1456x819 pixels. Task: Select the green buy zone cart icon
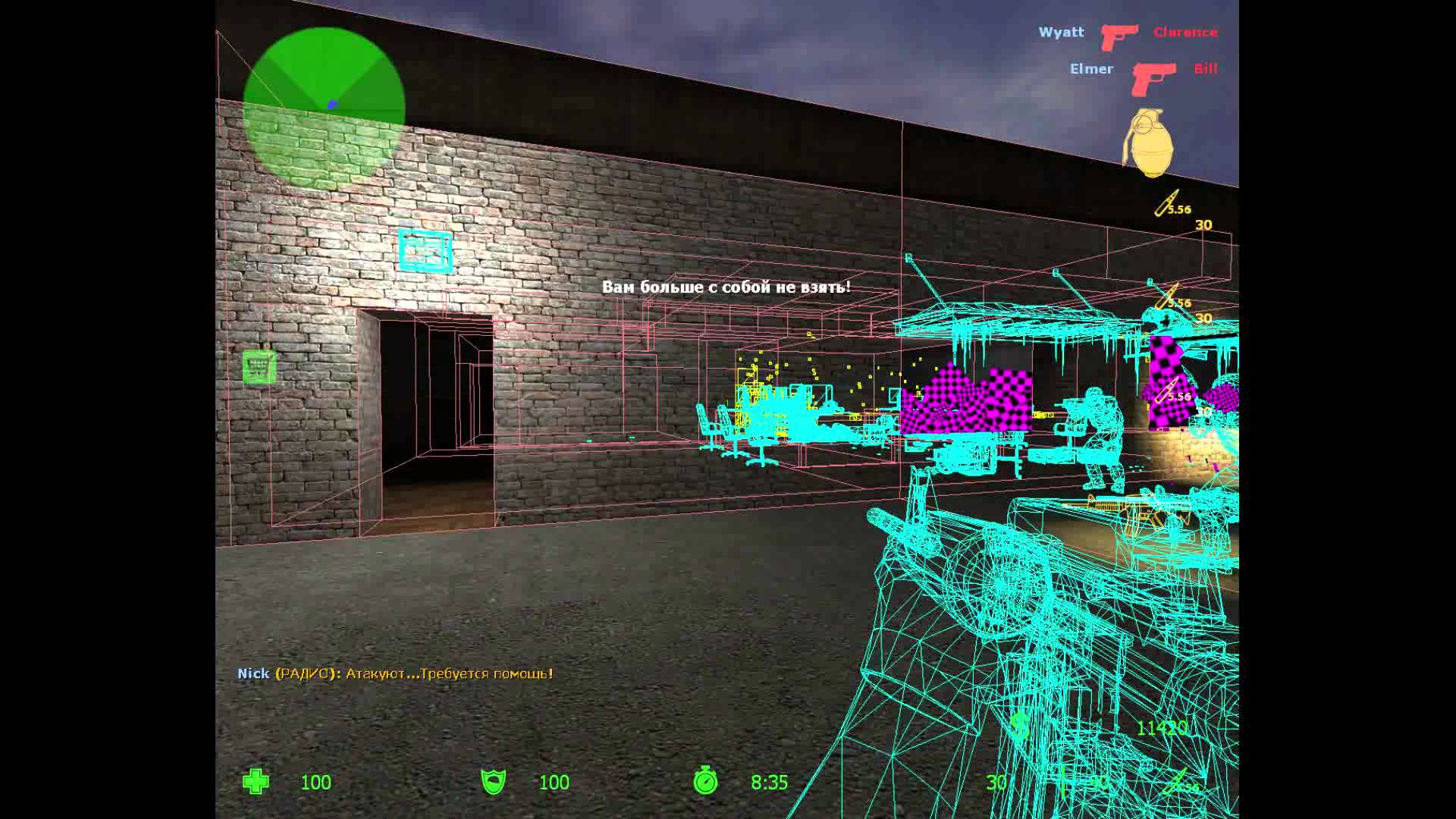(259, 367)
